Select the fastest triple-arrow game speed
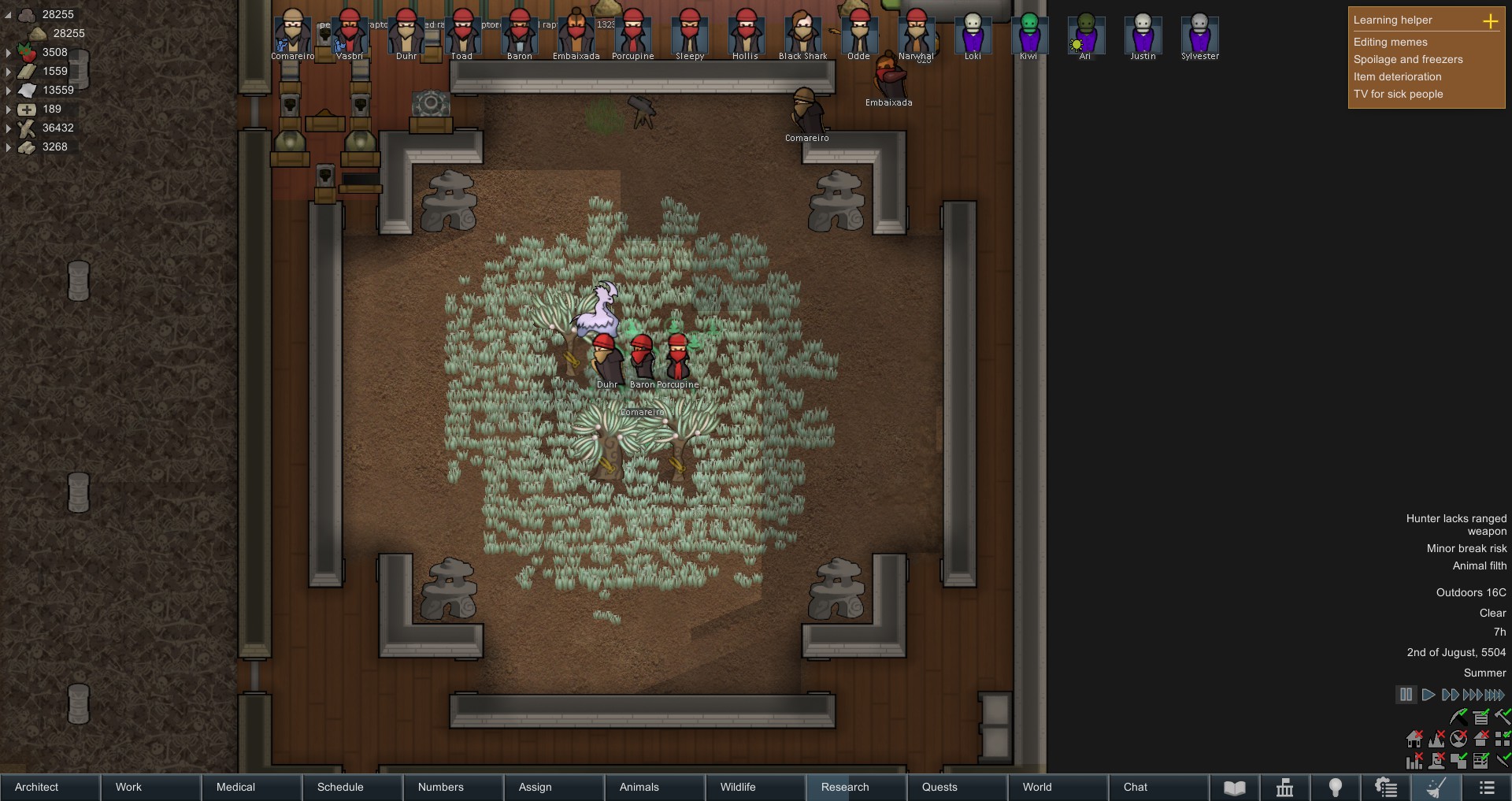The height and width of the screenshot is (801, 1512). pos(1471,695)
